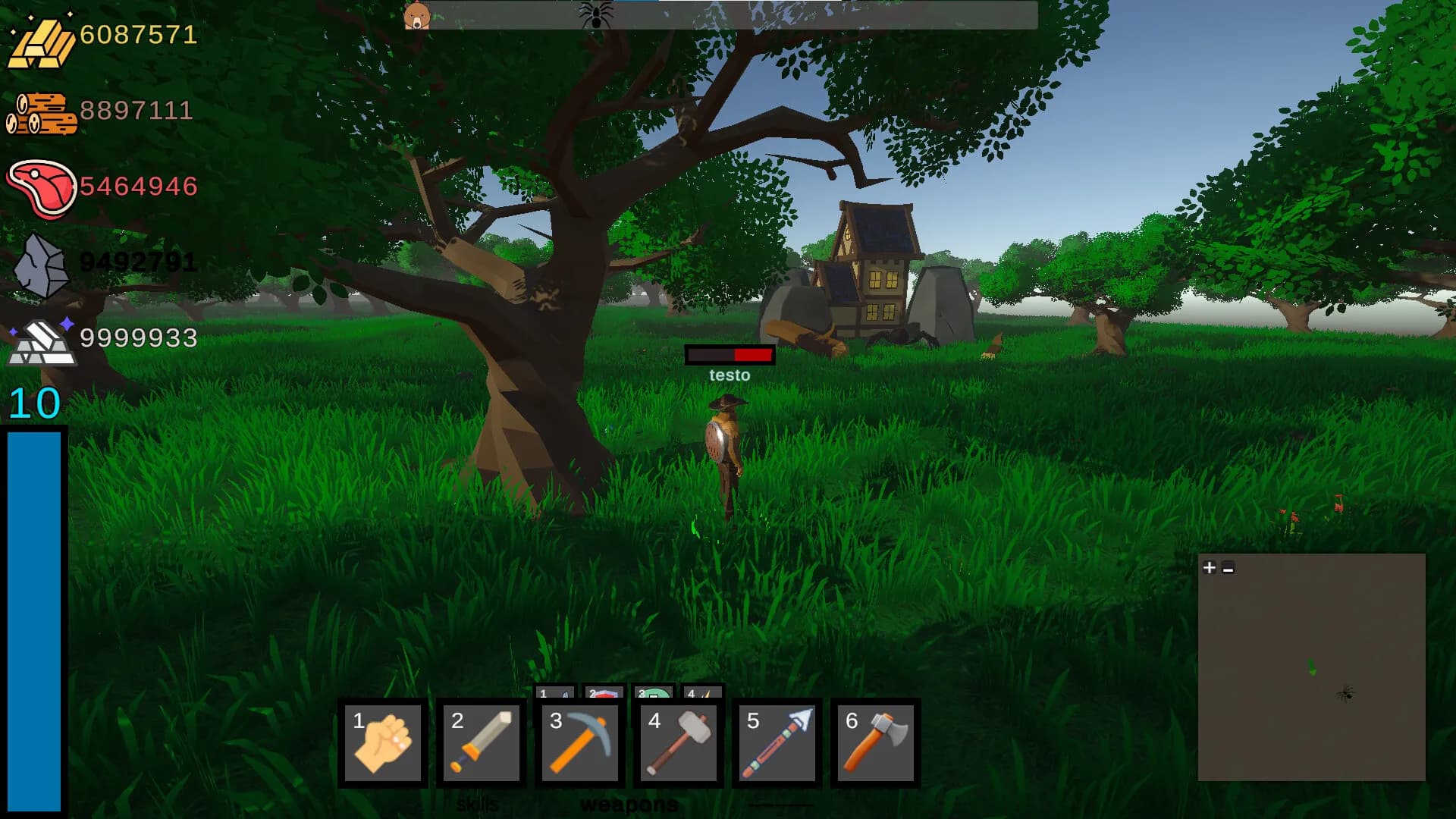Equip the sword from hotbar slot 2

481,743
